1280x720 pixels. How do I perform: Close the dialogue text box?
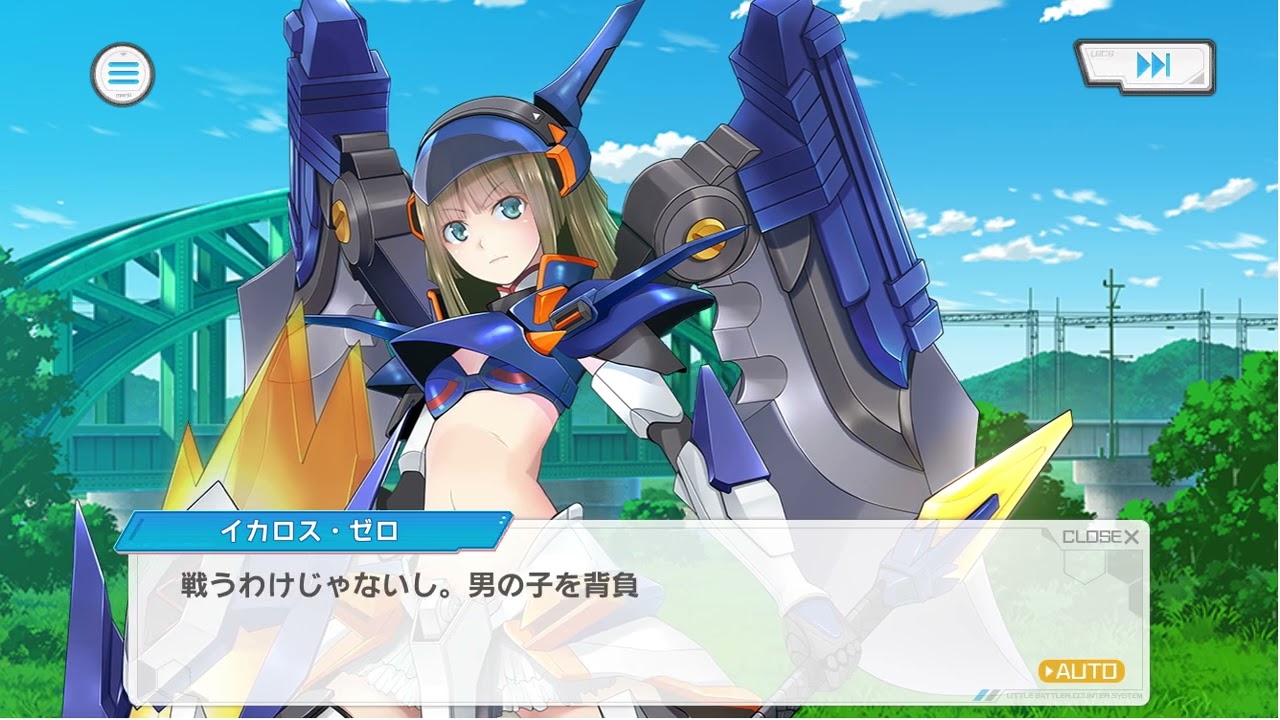(x=1100, y=537)
